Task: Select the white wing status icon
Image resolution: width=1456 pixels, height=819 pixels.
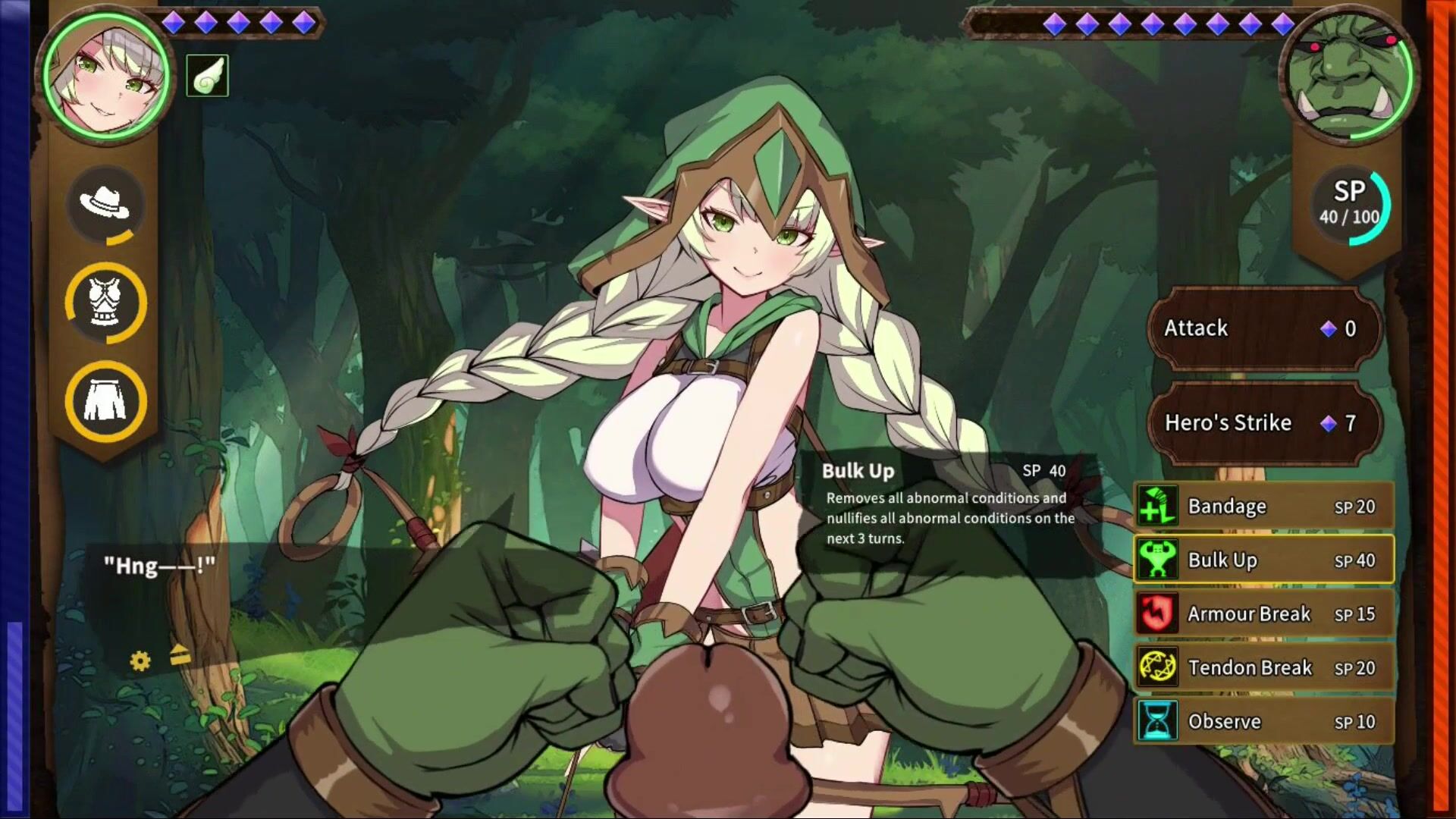Action: coord(207,76)
